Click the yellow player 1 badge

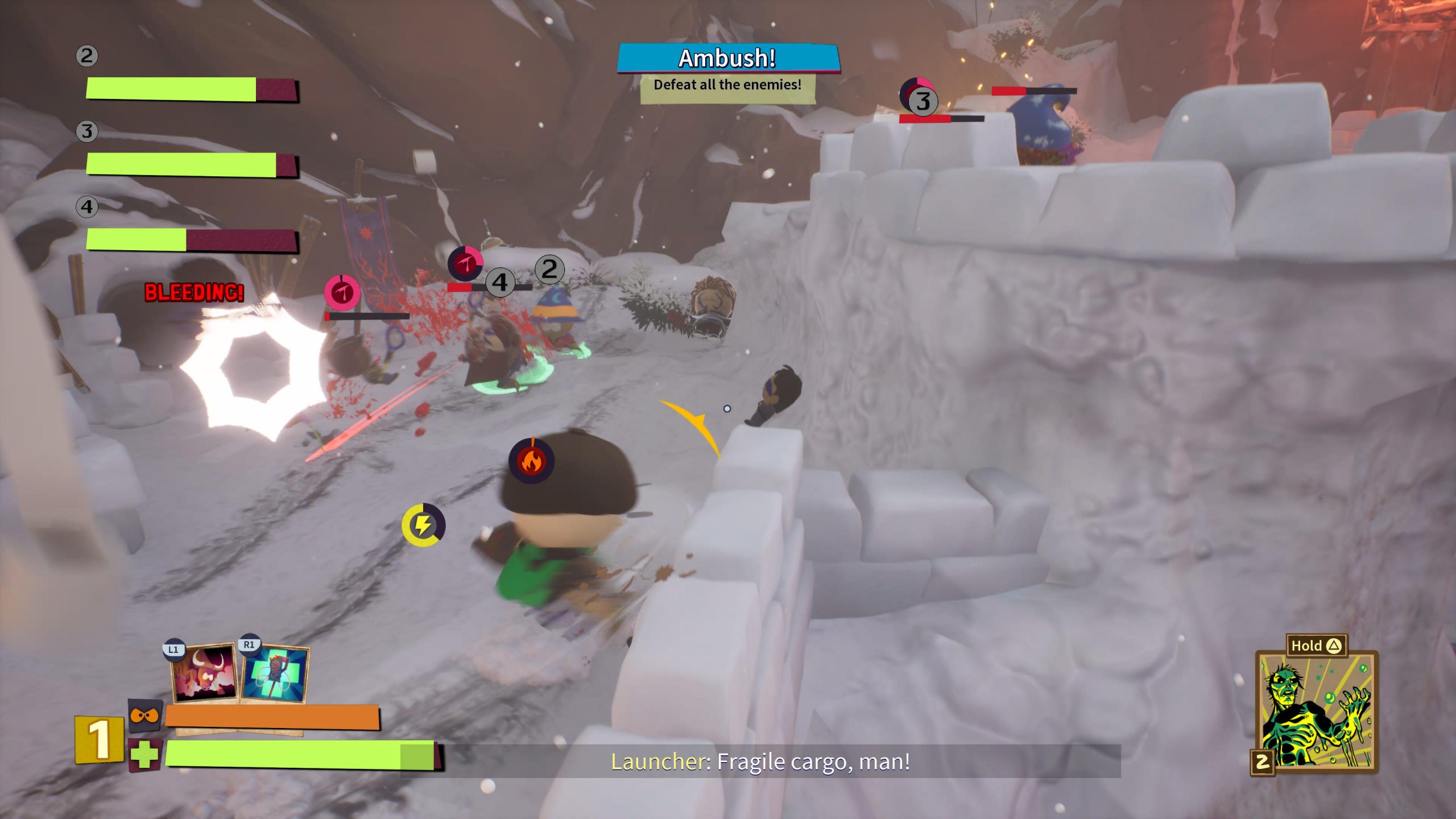[x=100, y=739]
